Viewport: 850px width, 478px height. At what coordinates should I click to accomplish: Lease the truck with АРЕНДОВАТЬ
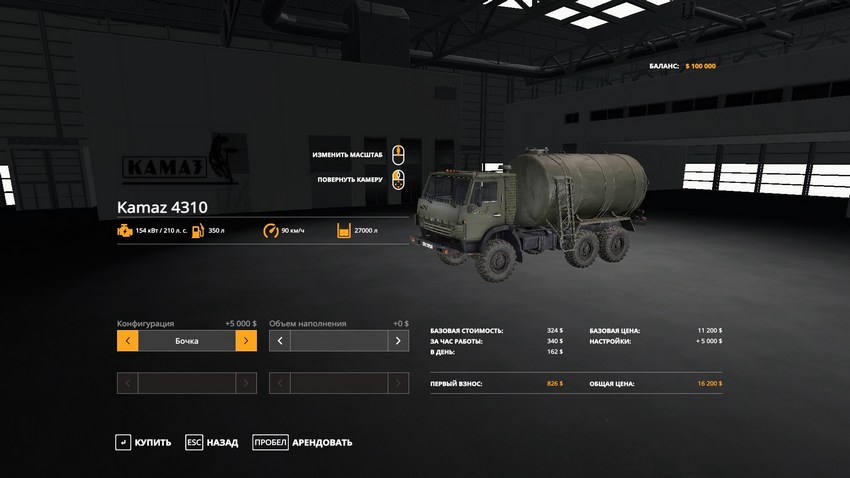302,442
